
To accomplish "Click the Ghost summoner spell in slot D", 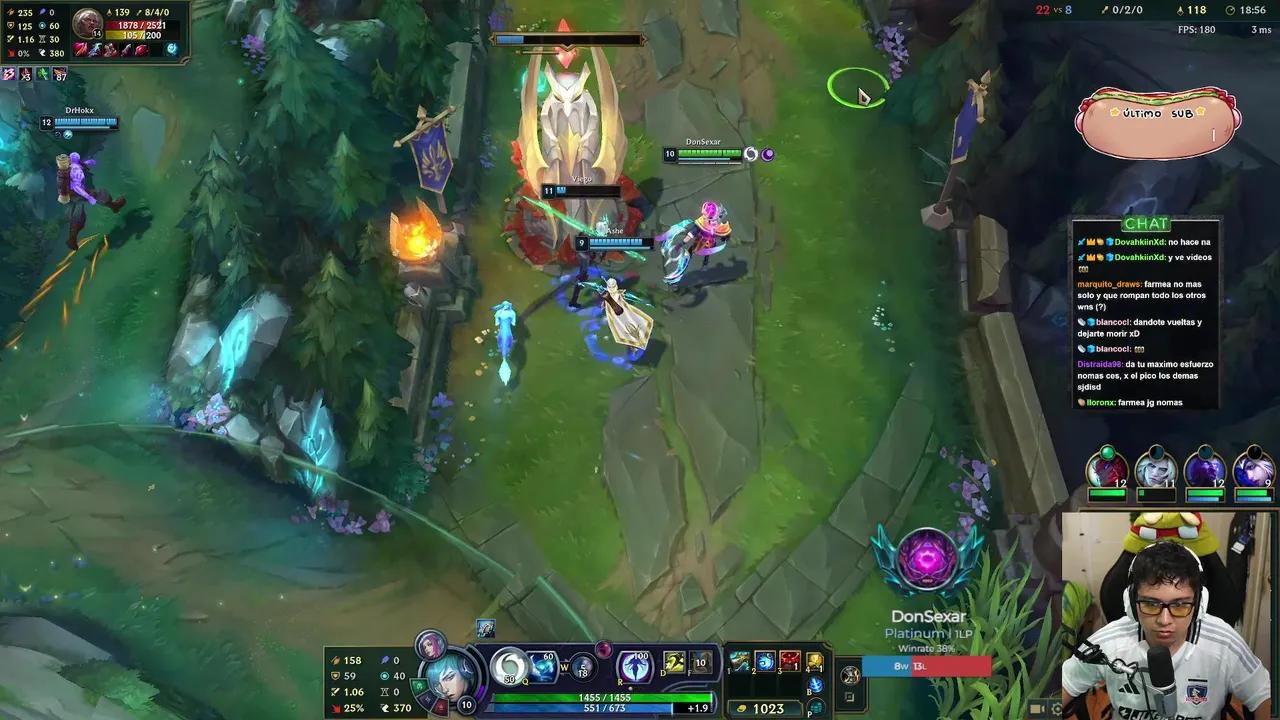I will pos(674,661).
